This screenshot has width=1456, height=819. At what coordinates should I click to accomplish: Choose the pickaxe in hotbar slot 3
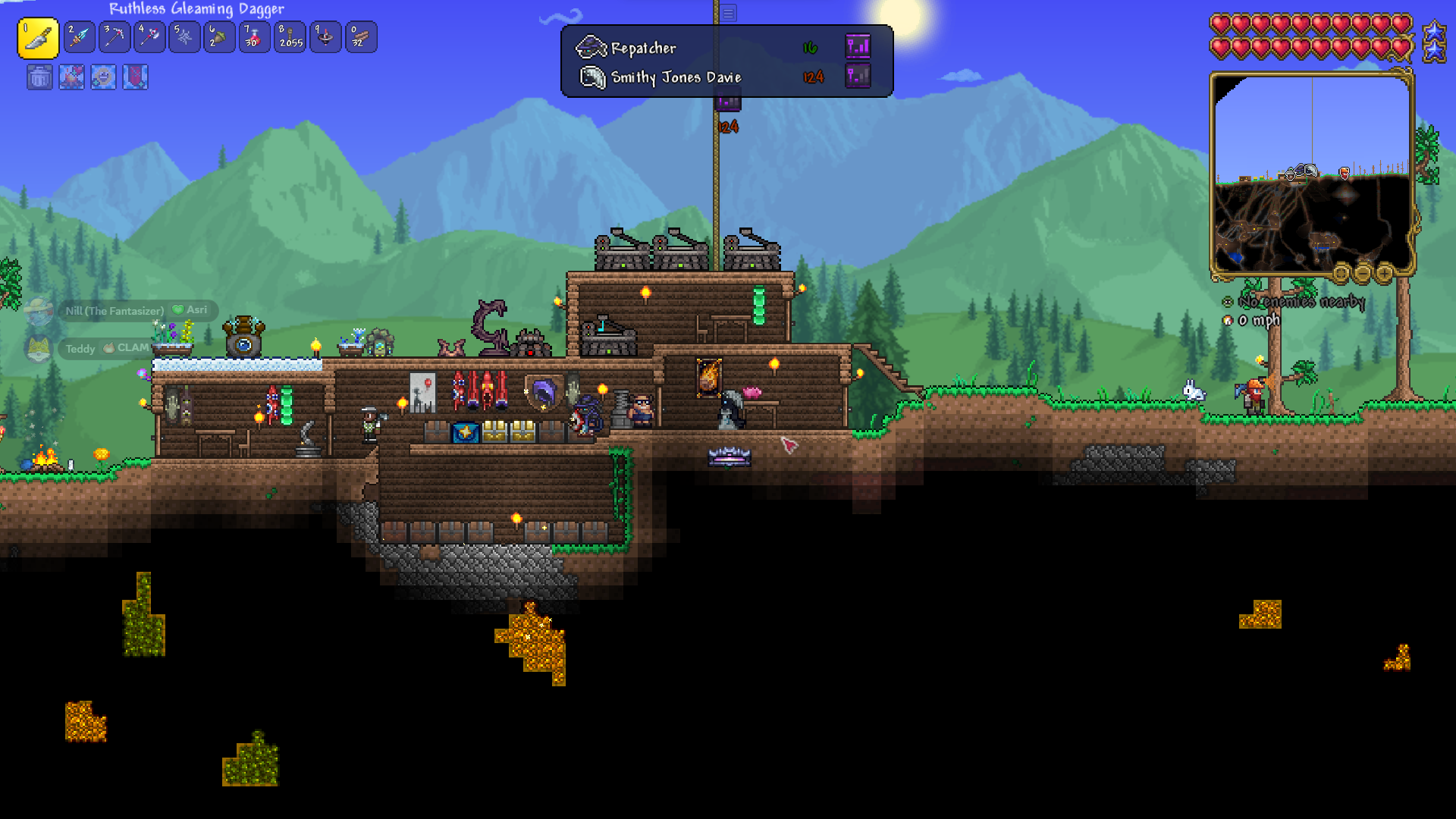point(115,37)
